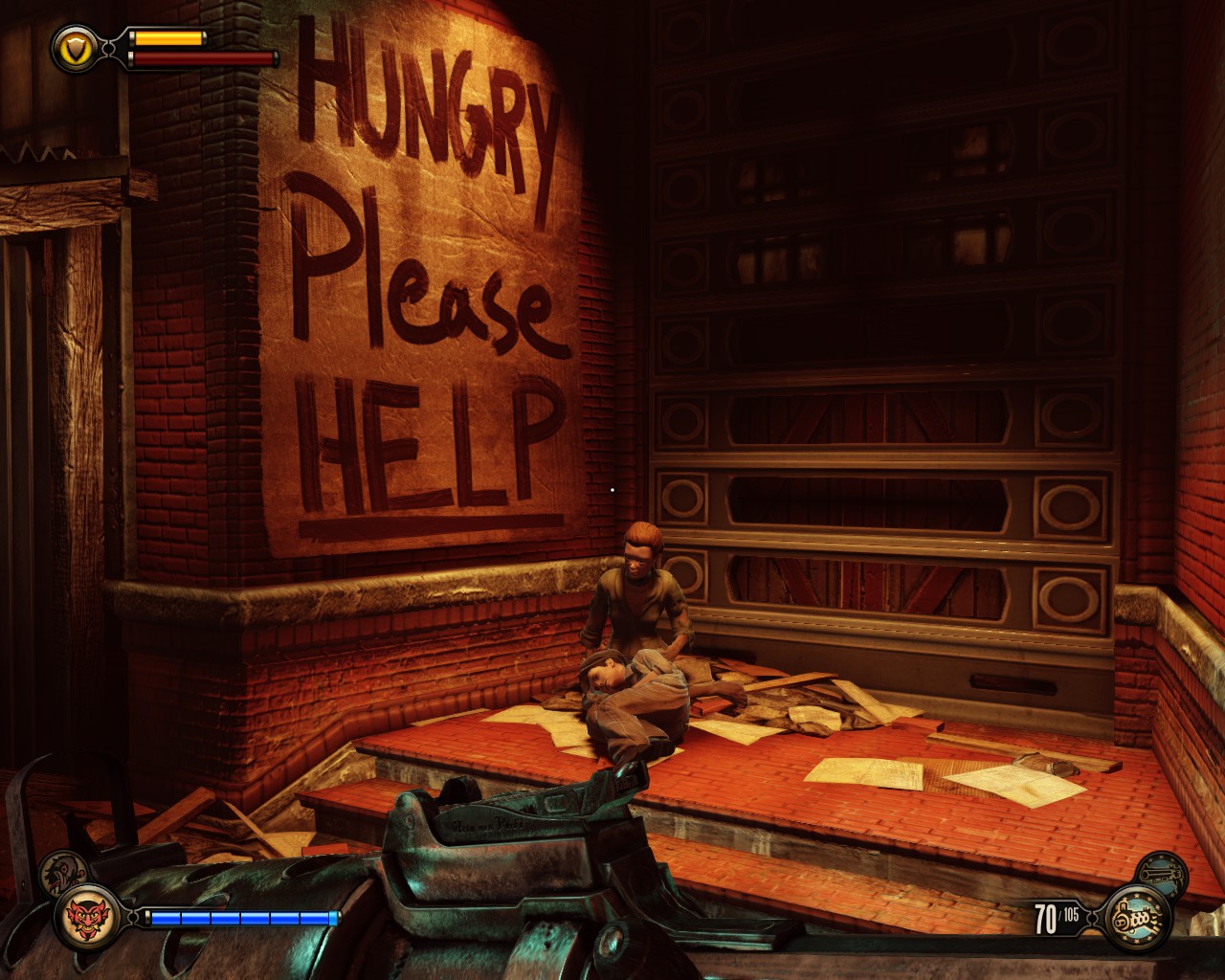
Task: Switch to the crow vigor icon
Action: tap(64, 869)
